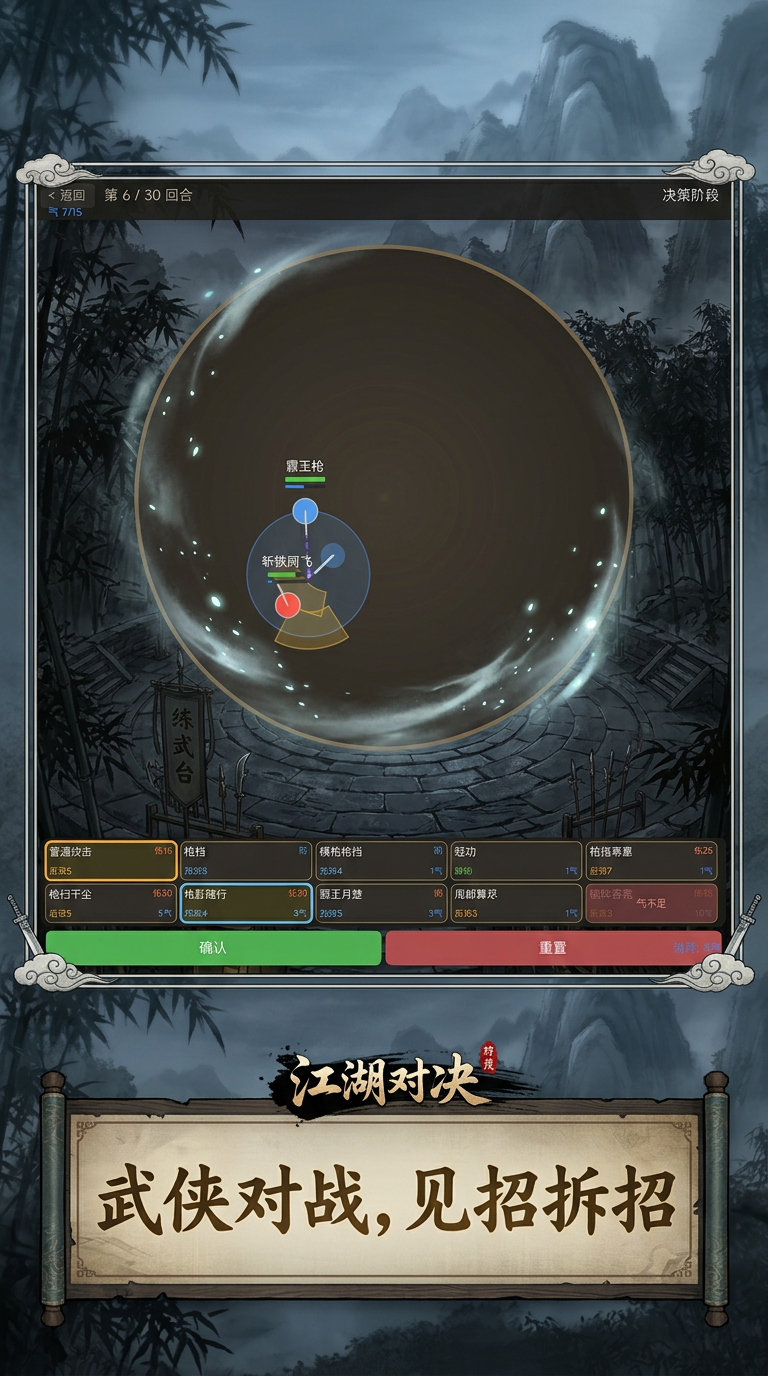Click the disabled 气不足 skill card
The width and height of the screenshot is (768, 1376).
click(651, 903)
